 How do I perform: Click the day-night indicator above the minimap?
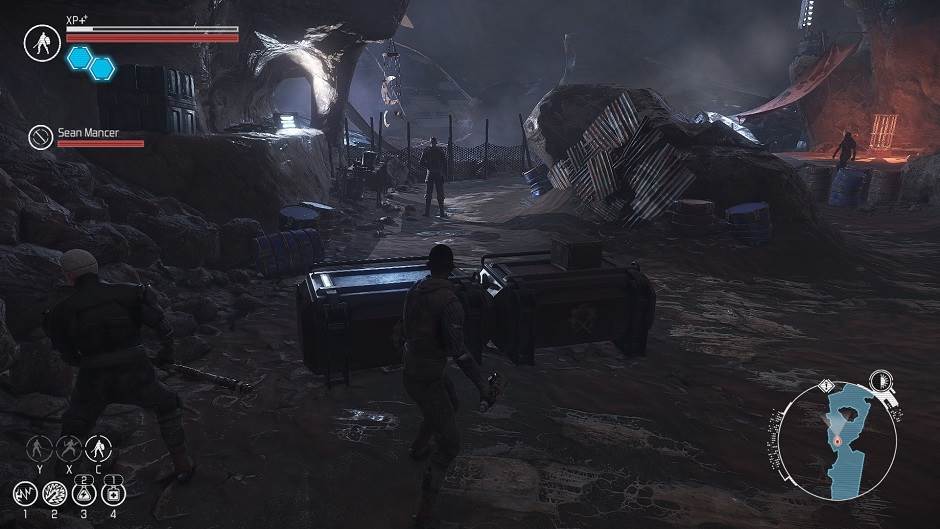pos(880,380)
